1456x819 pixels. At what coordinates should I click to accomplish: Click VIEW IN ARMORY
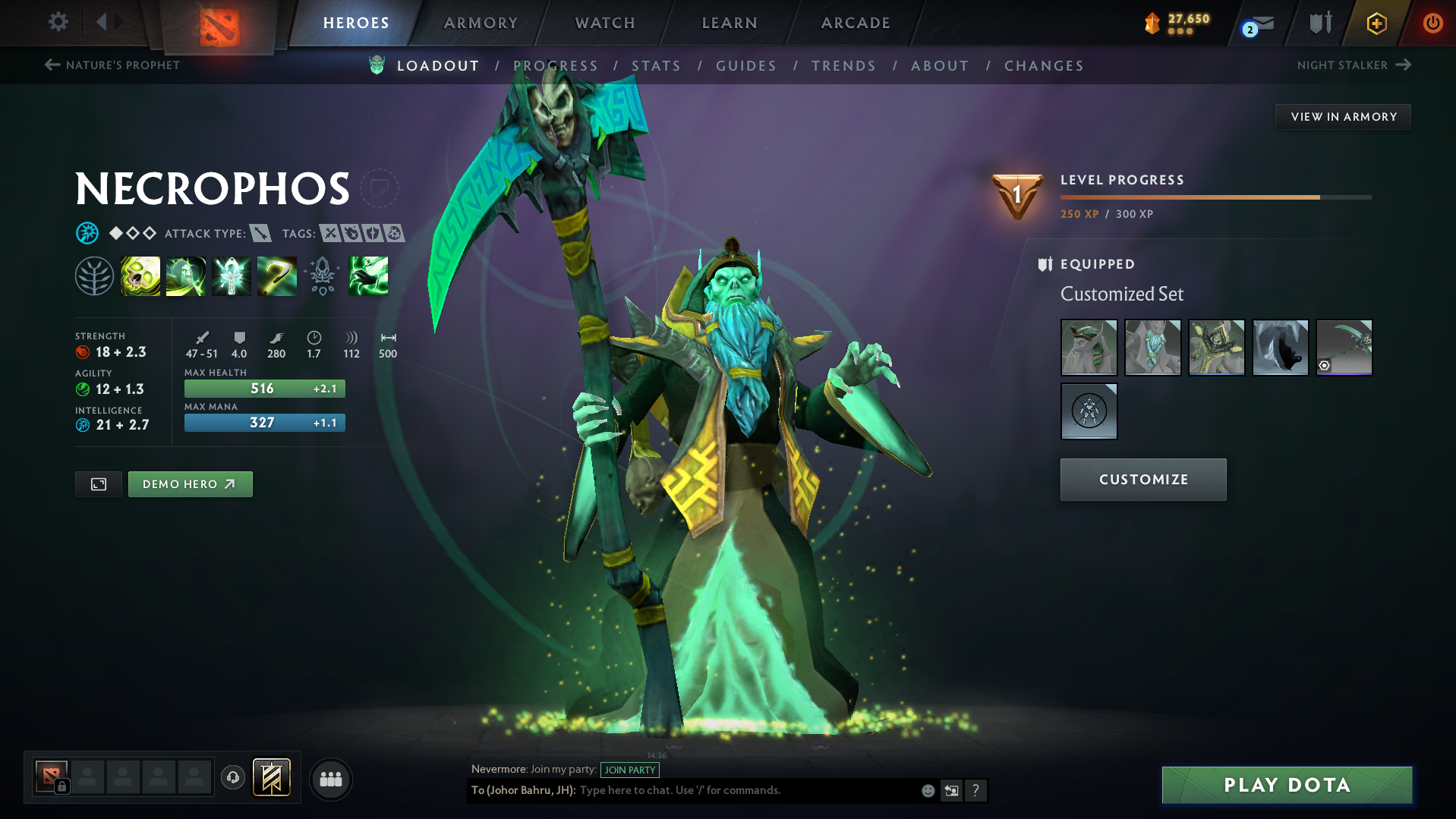pyautogui.click(x=1343, y=116)
